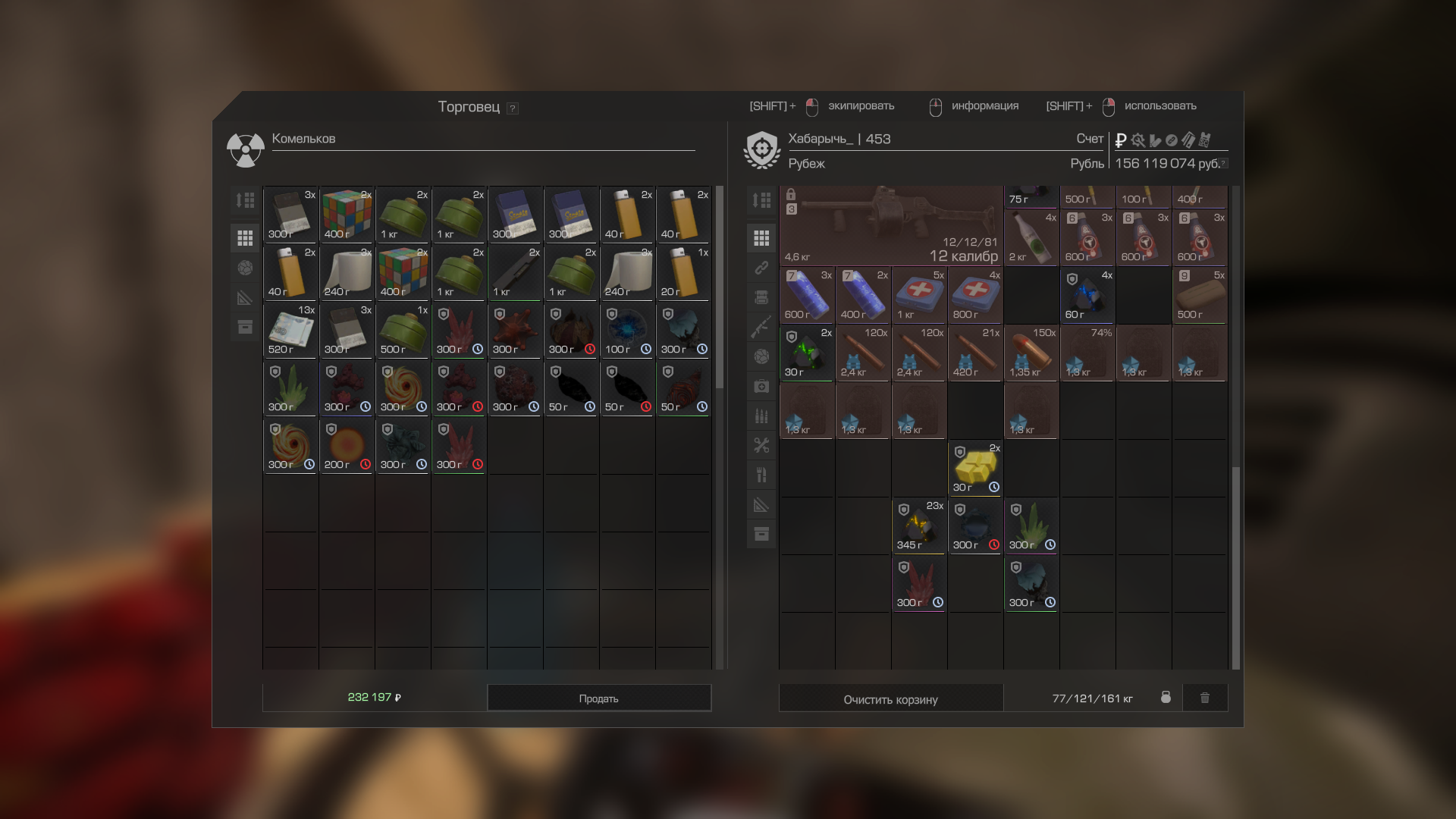Choose the 5x medkit weighing 1 кг
Image resolution: width=1456 pixels, height=819 pixels.
(x=919, y=296)
